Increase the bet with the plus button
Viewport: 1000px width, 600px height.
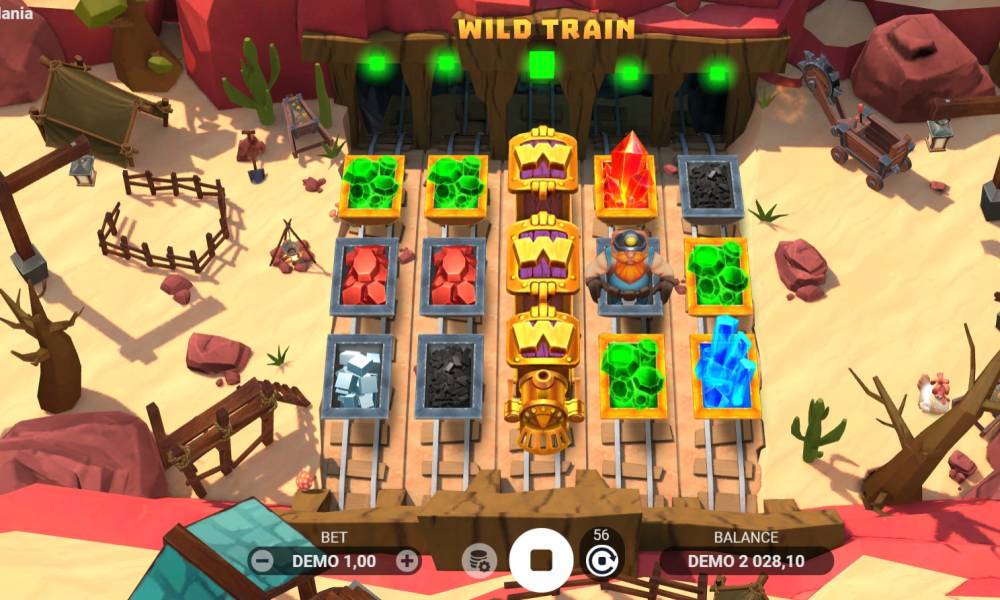406,561
